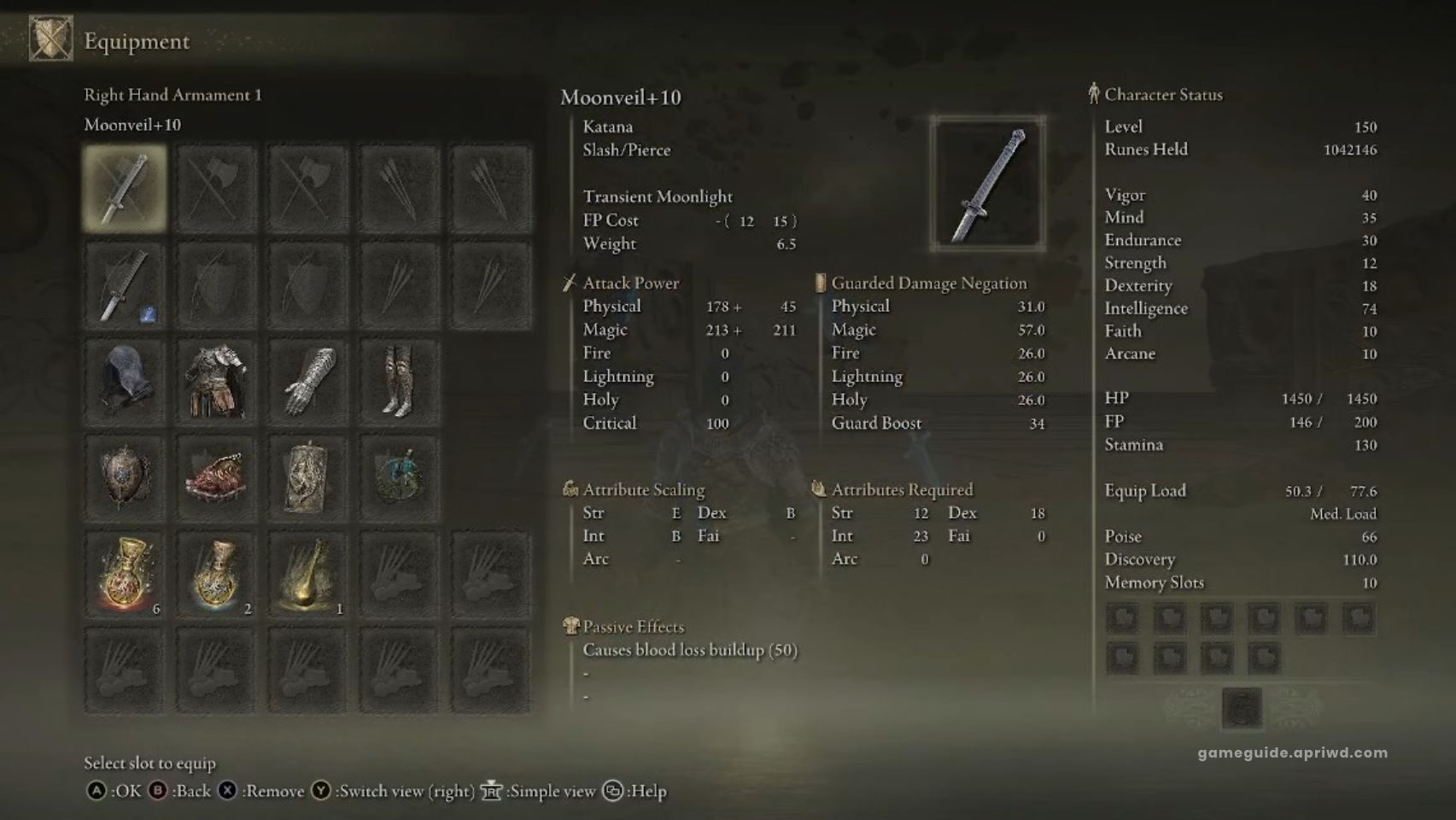This screenshot has width=1456, height=820.
Task: Select the silver gauntlets slot
Action: point(307,382)
